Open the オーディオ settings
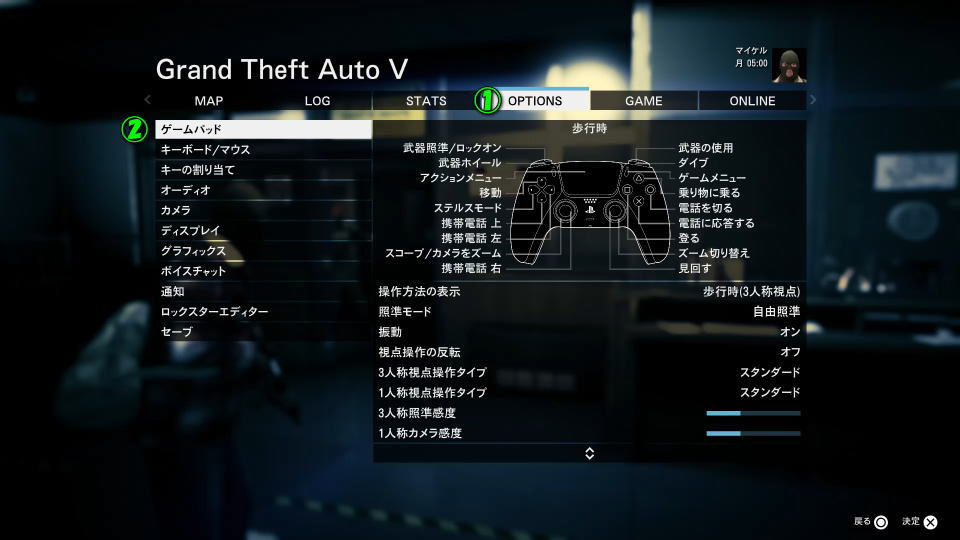Viewport: 960px width, 540px height. [x=263, y=190]
